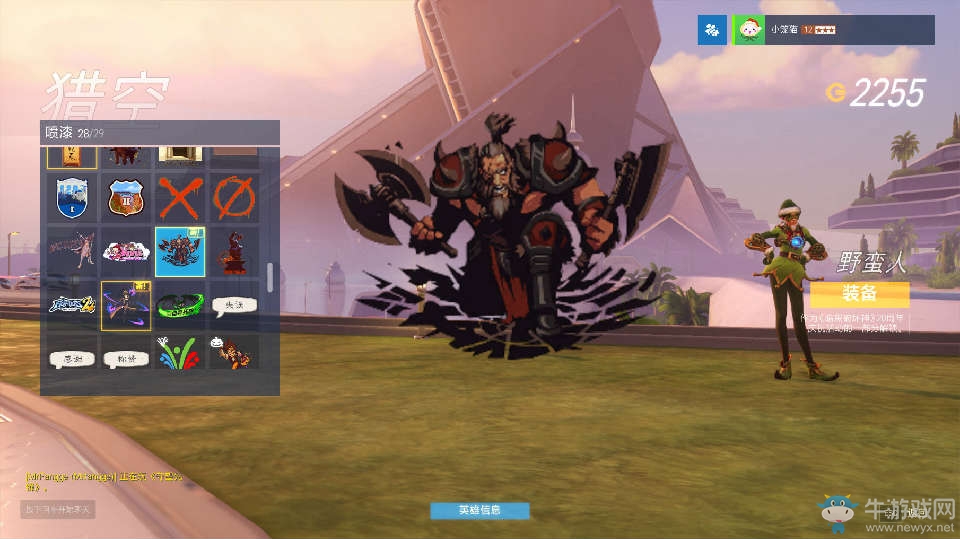Pick the colorful fireworks figure spray
The height and width of the screenshot is (539, 960).
[180, 352]
